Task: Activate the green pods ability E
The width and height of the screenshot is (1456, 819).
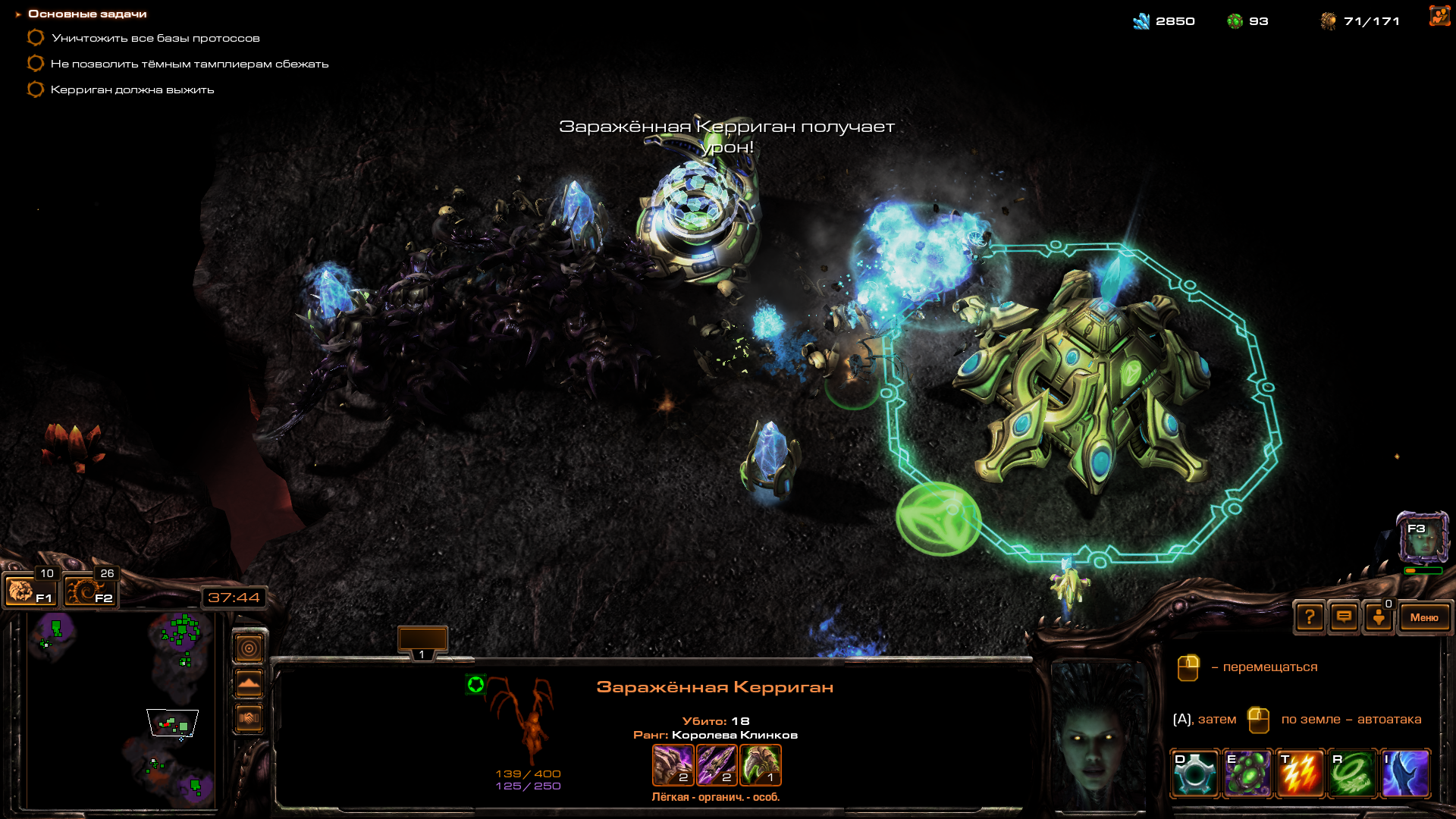Action: point(1247,773)
